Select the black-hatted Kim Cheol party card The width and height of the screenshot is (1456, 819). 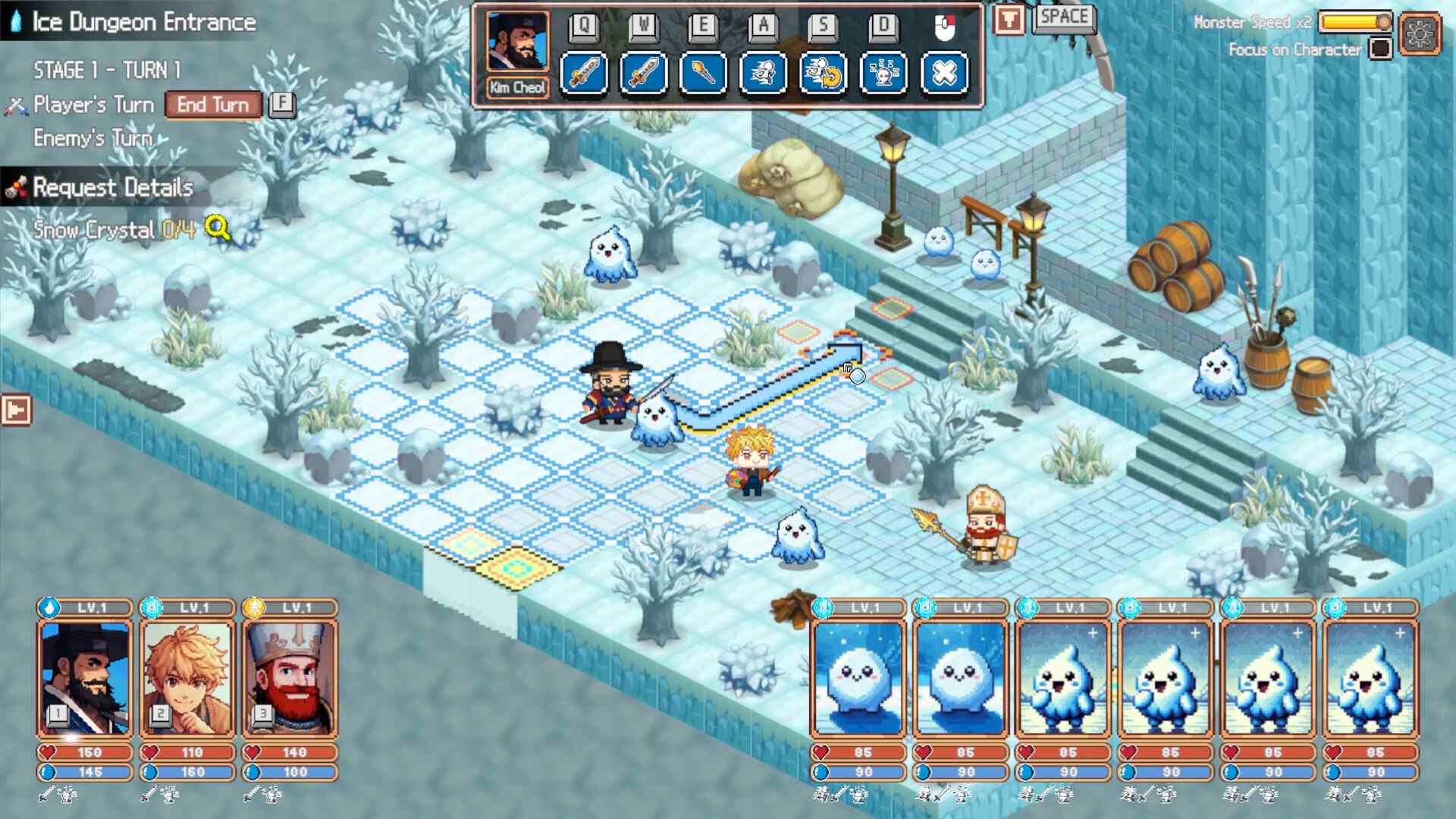coord(85,678)
